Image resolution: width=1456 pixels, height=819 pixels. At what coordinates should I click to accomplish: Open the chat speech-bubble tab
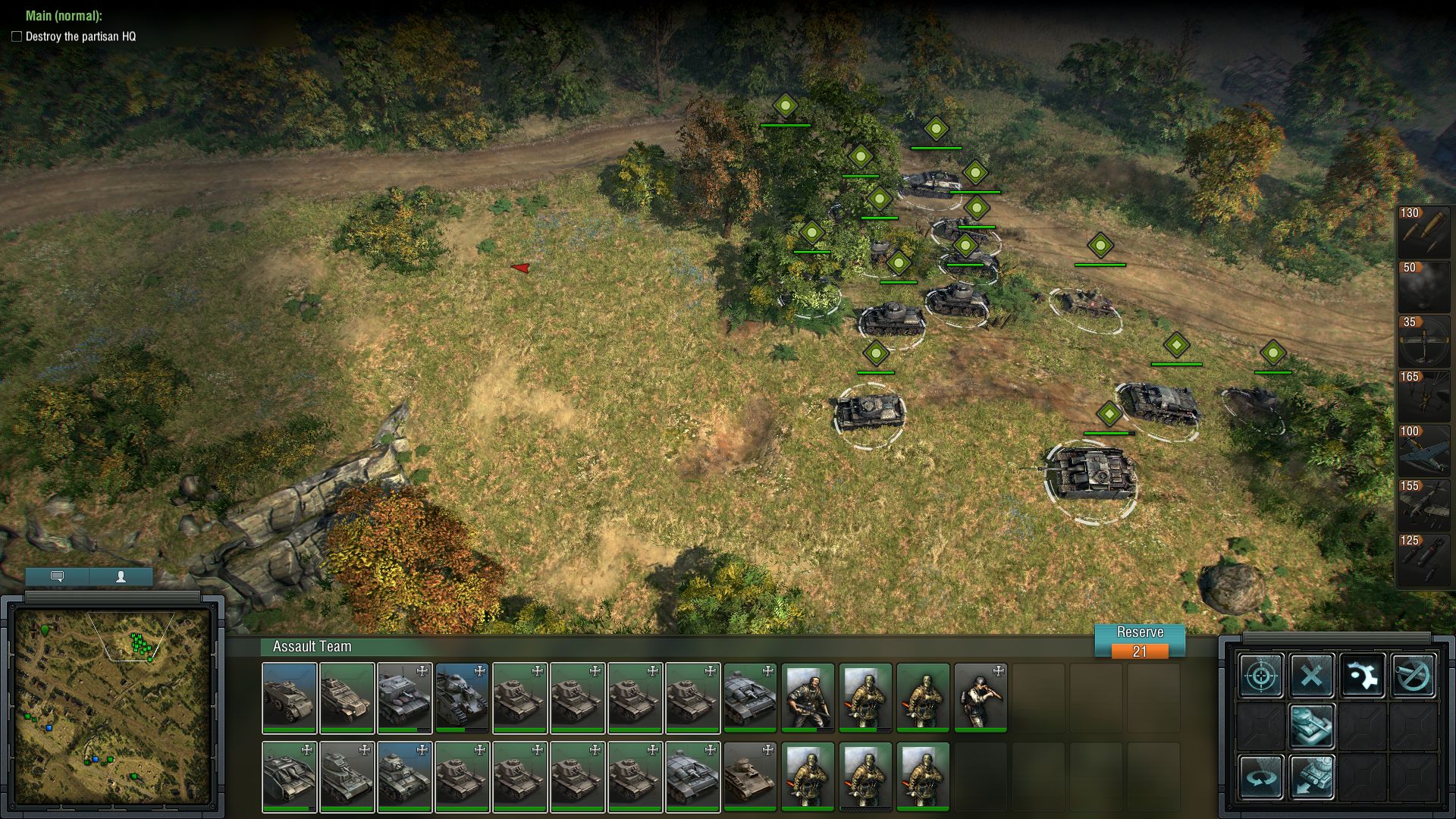coord(57,576)
